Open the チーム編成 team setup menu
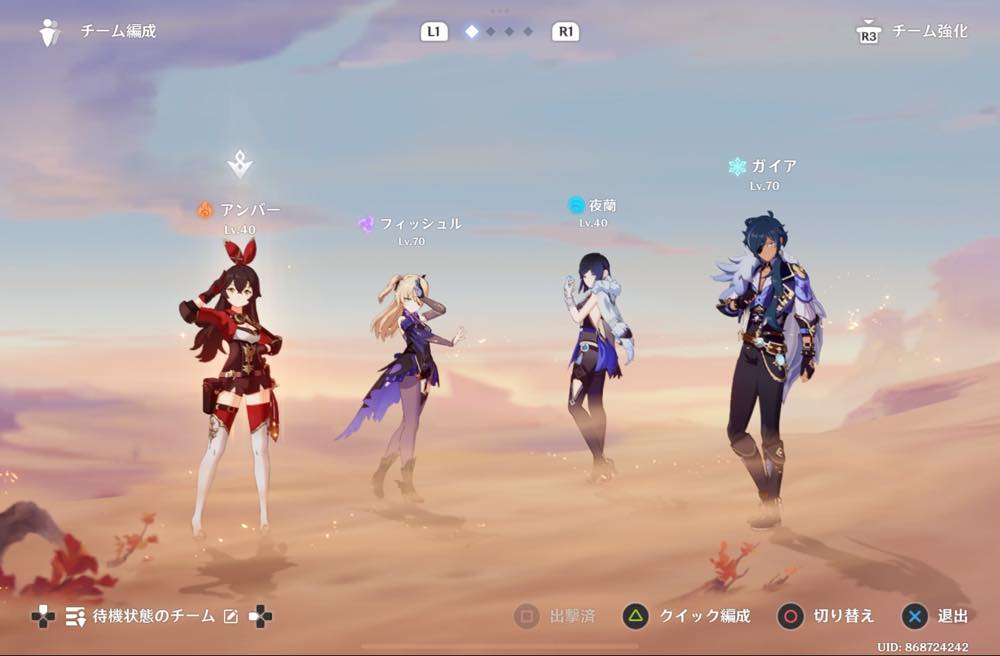The width and height of the screenshot is (1000, 656). pyautogui.click(x=98, y=32)
